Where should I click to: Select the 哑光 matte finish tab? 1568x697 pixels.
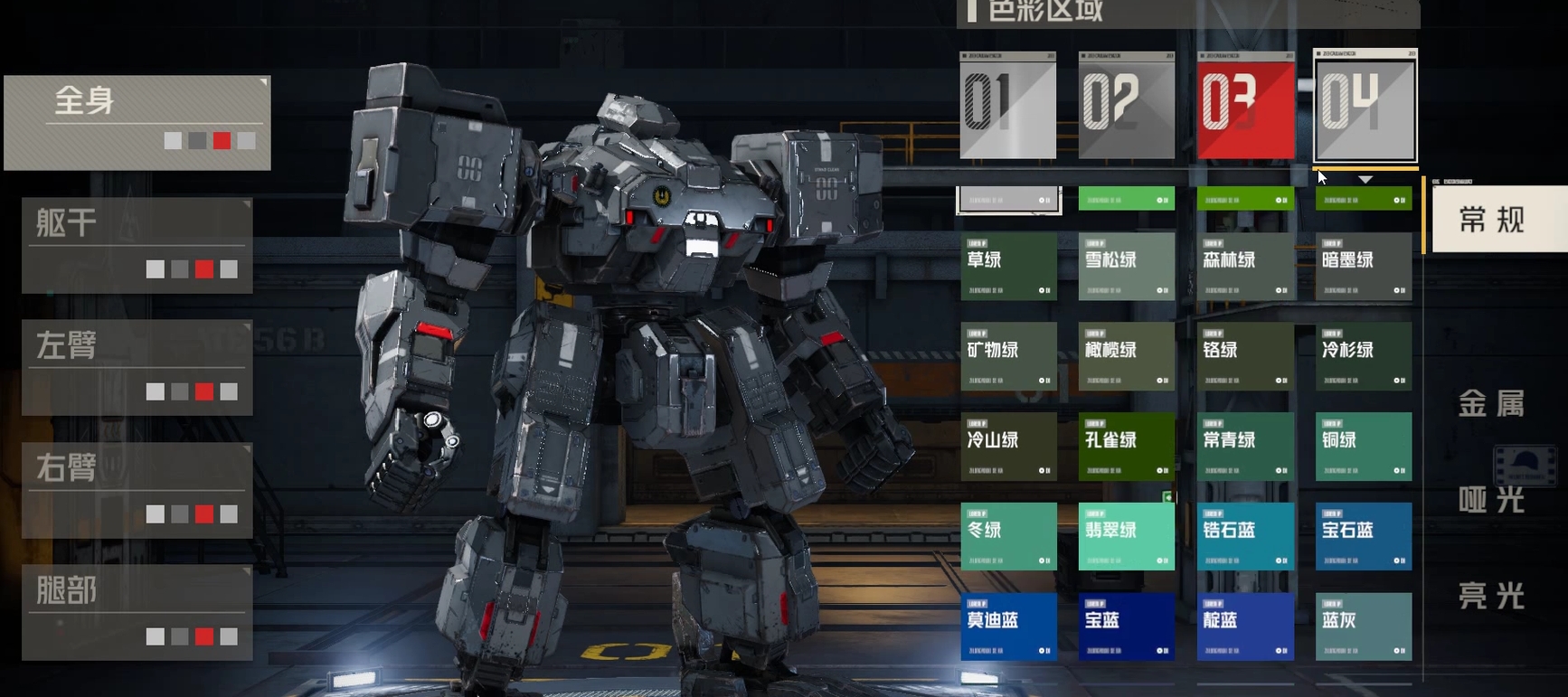click(x=1492, y=500)
